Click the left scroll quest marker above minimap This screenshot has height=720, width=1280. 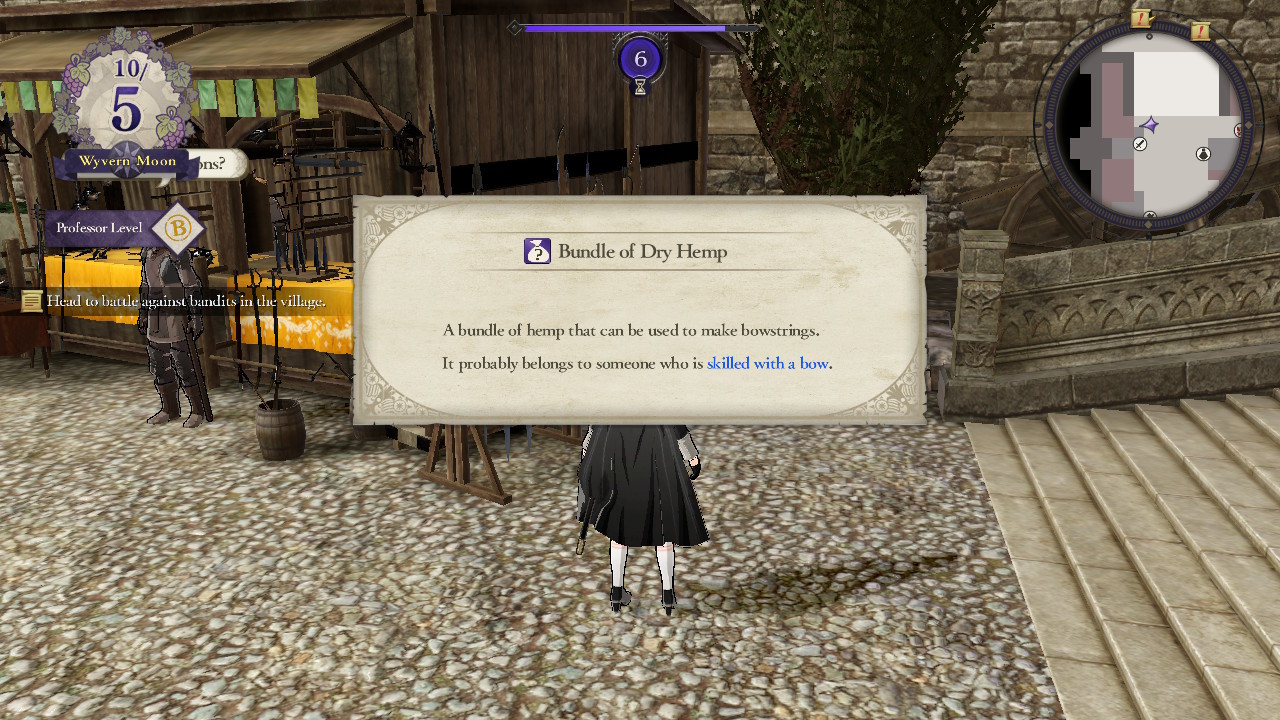tap(1141, 18)
